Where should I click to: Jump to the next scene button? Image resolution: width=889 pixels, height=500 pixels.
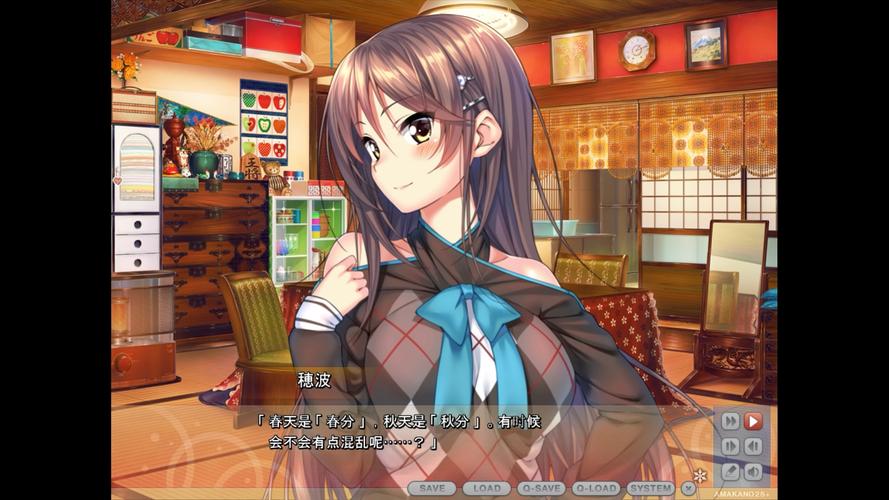[730, 446]
